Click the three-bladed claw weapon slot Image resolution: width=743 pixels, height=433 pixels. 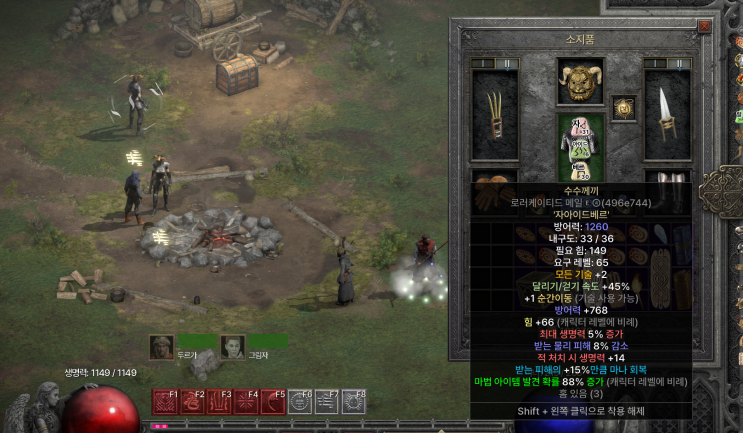[x=494, y=115]
